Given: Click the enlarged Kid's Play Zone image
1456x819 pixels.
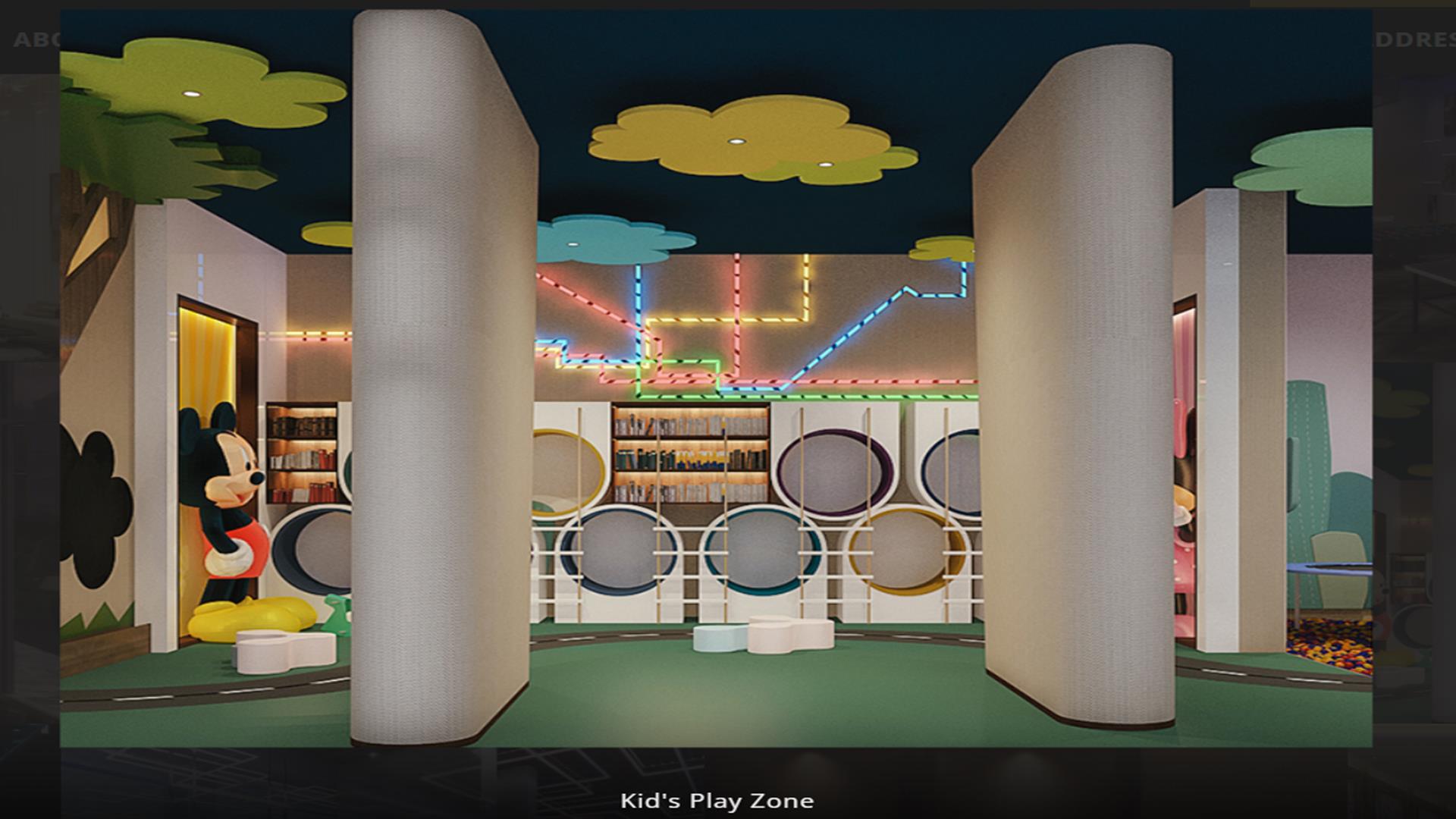Looking at the screenshot, I should (x=716, y=381).
